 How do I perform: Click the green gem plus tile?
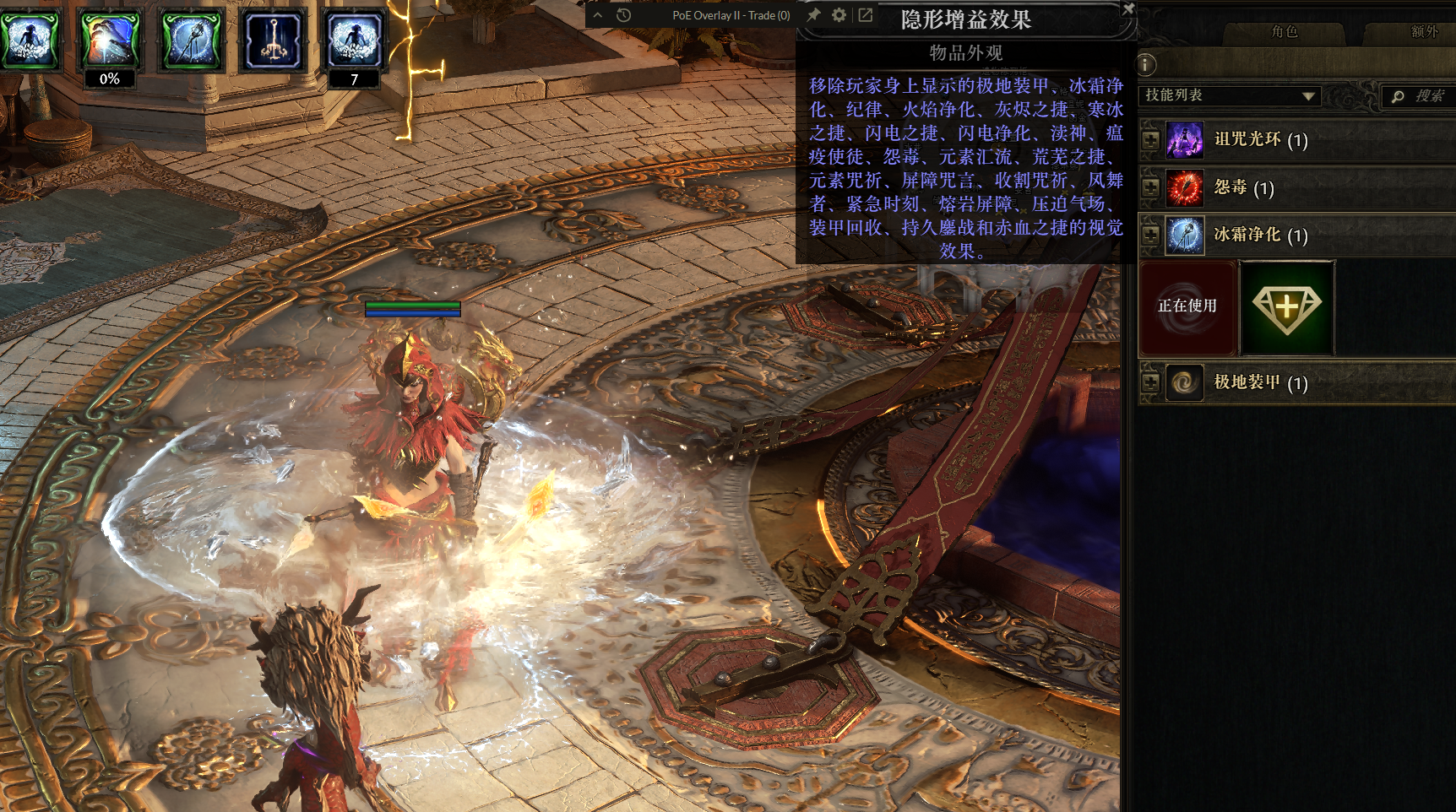point(1286,307)
